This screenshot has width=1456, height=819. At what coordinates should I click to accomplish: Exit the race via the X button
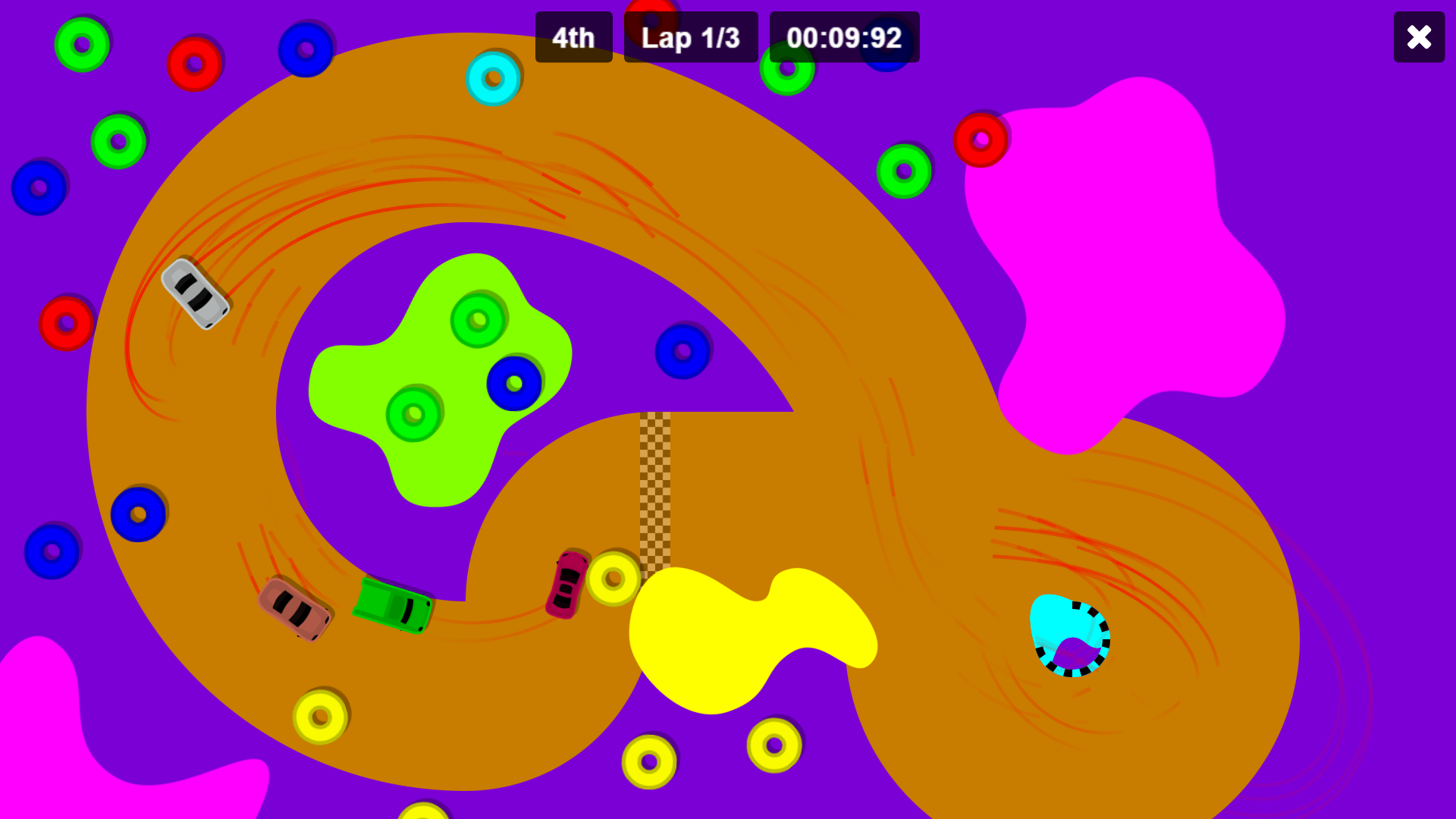[x=1418, y=36]
